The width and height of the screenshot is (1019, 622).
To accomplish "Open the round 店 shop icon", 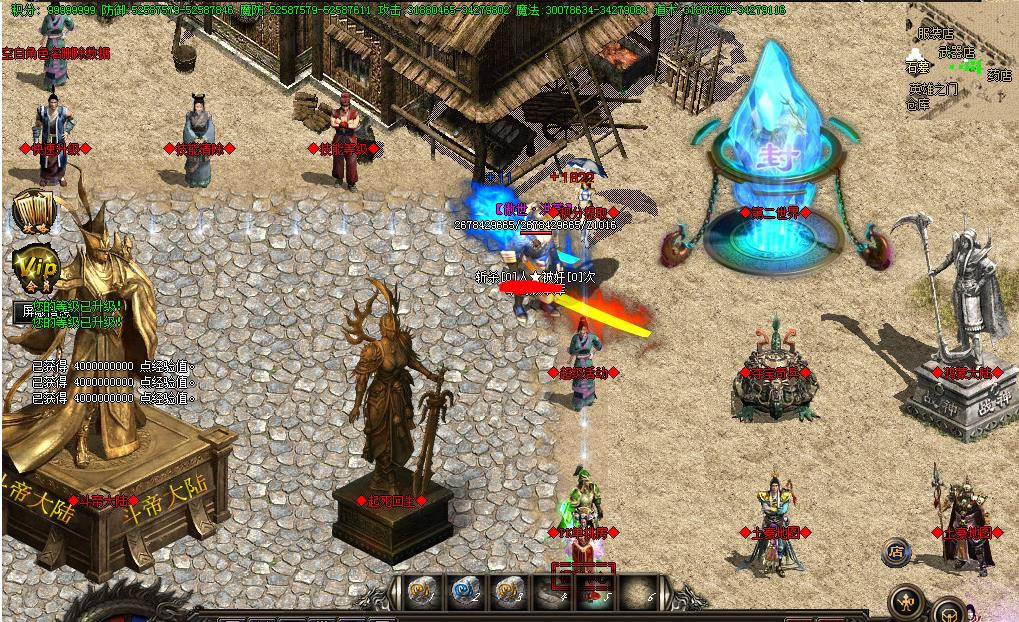I will click(x=896, y=551).
